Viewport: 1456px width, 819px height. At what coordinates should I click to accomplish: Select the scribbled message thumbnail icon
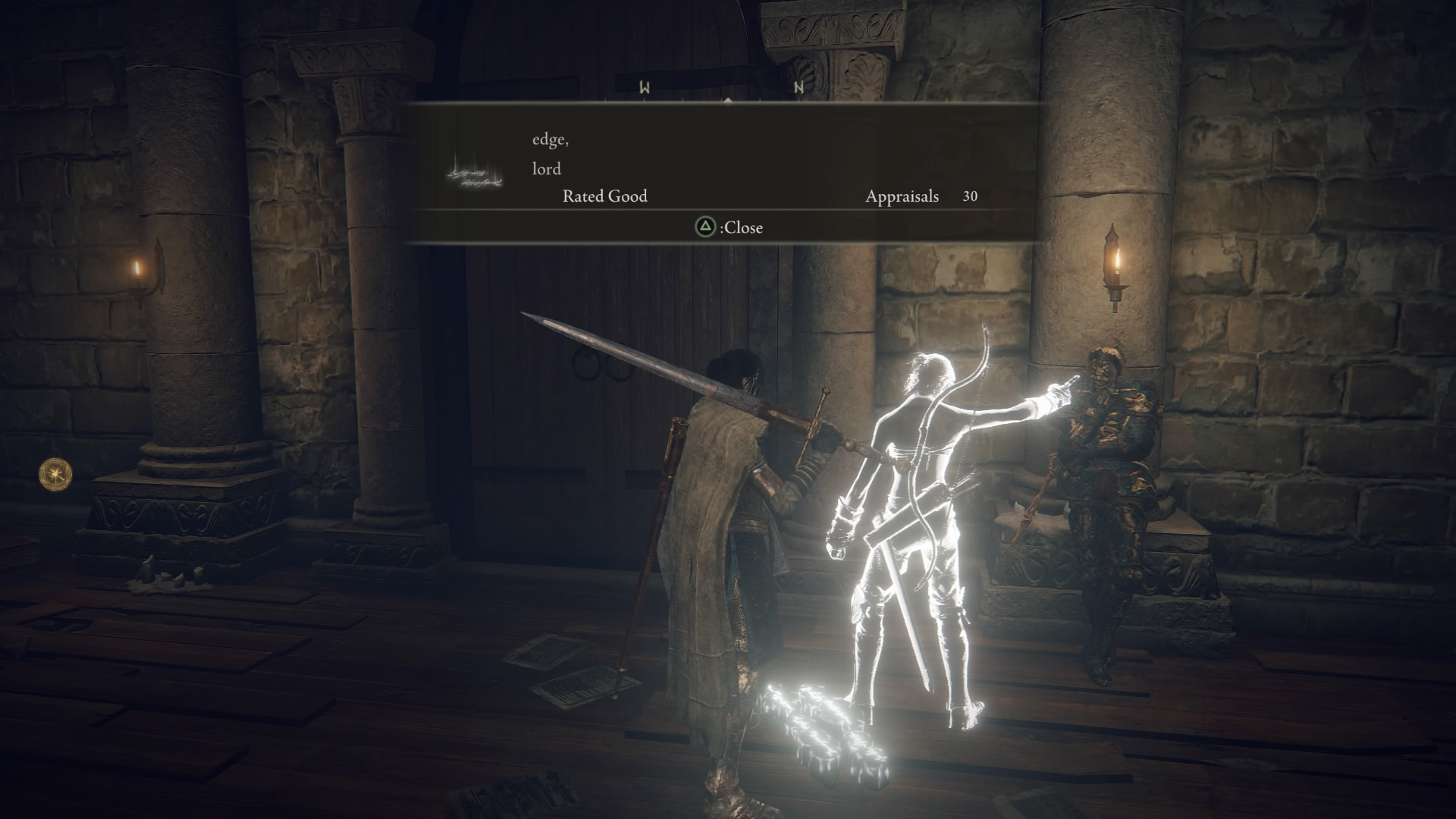[x=475, y=172]
